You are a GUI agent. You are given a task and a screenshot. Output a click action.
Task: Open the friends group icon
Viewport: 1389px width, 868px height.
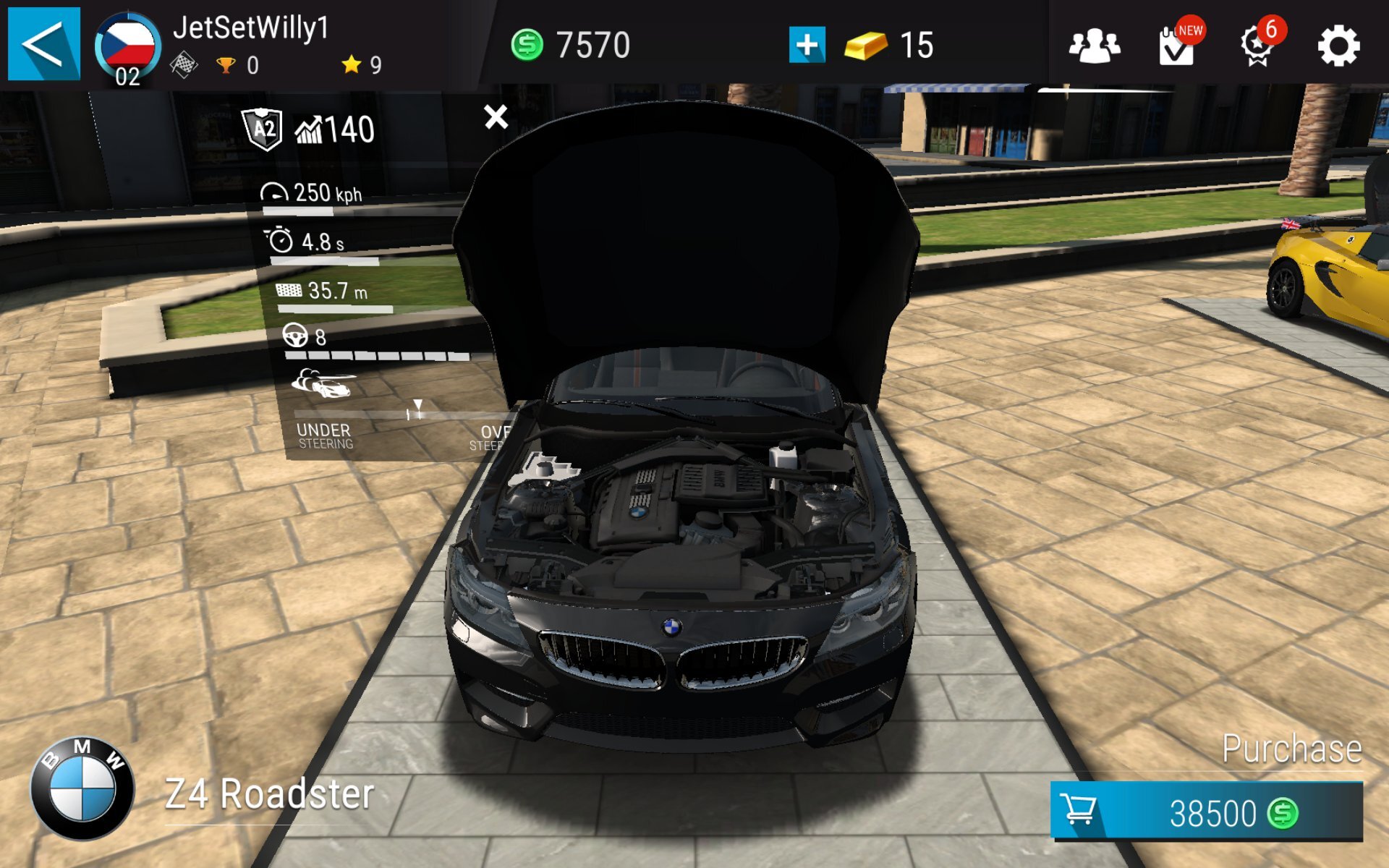click(x=1094, y=46)
